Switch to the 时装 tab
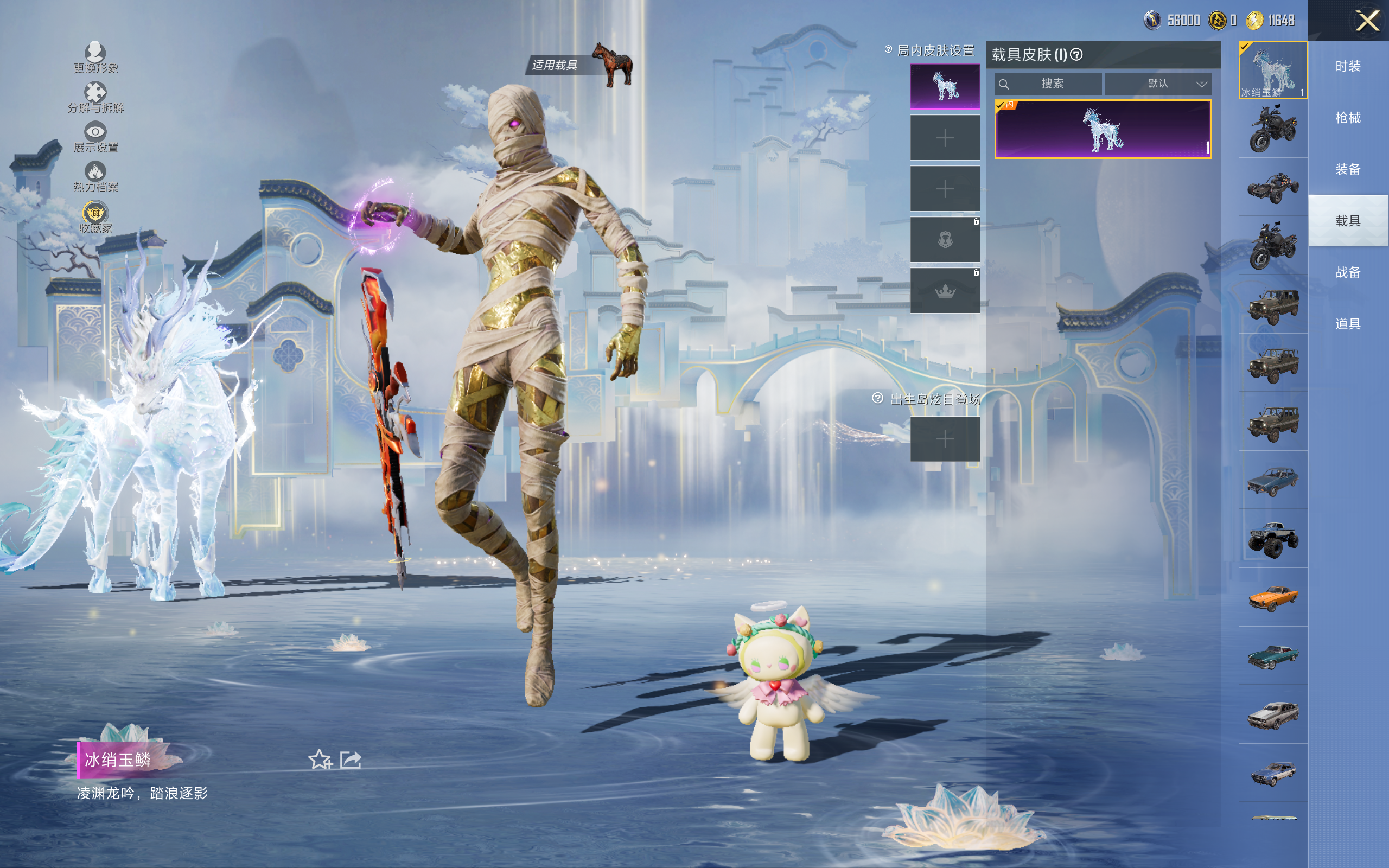Image resolution: width=1389 pixels, height=868 pixels. click(1348, 67)
